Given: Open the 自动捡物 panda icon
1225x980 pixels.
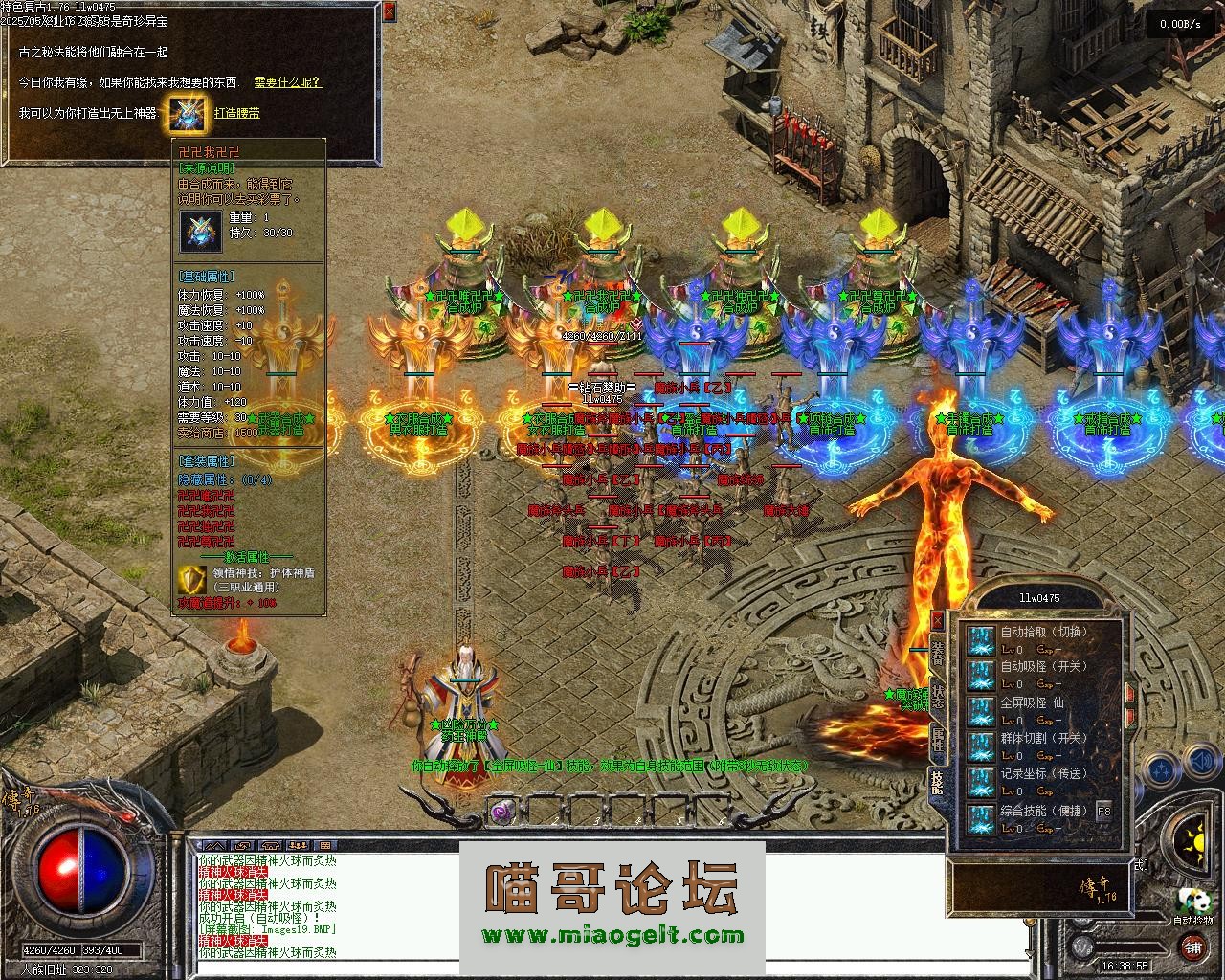Looking at the screenshot, I should click(1192, 901).
